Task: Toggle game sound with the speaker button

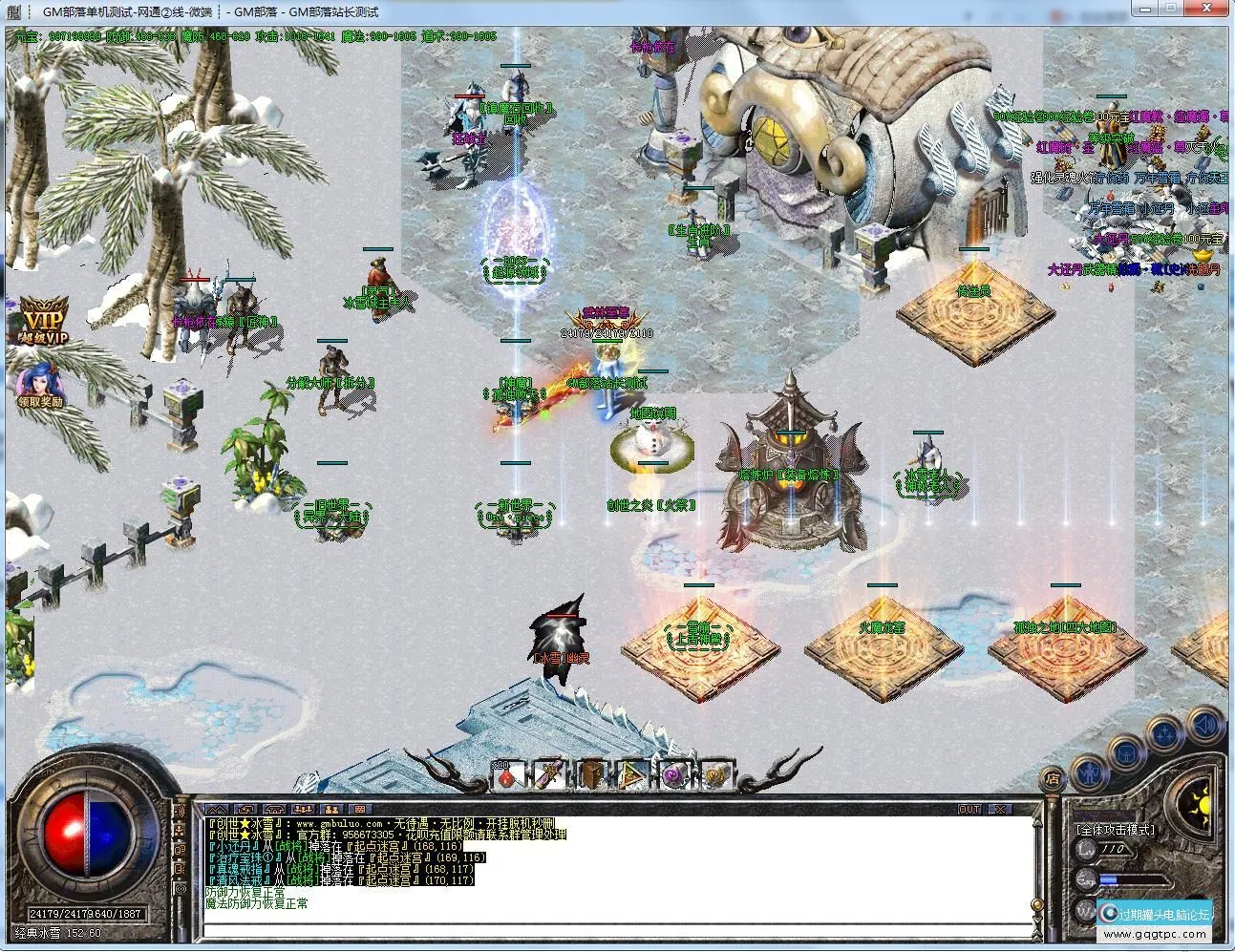Action: [1203, 724]
